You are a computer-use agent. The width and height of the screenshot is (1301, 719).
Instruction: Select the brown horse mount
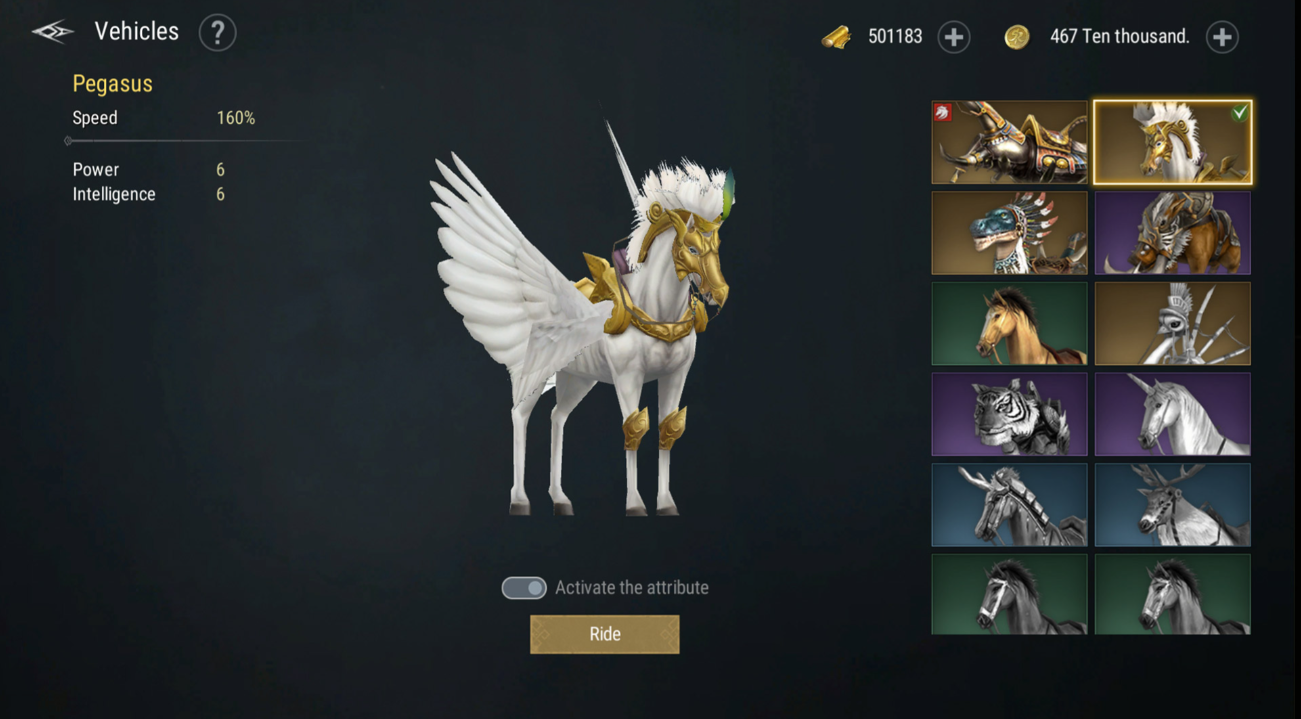1009,323
